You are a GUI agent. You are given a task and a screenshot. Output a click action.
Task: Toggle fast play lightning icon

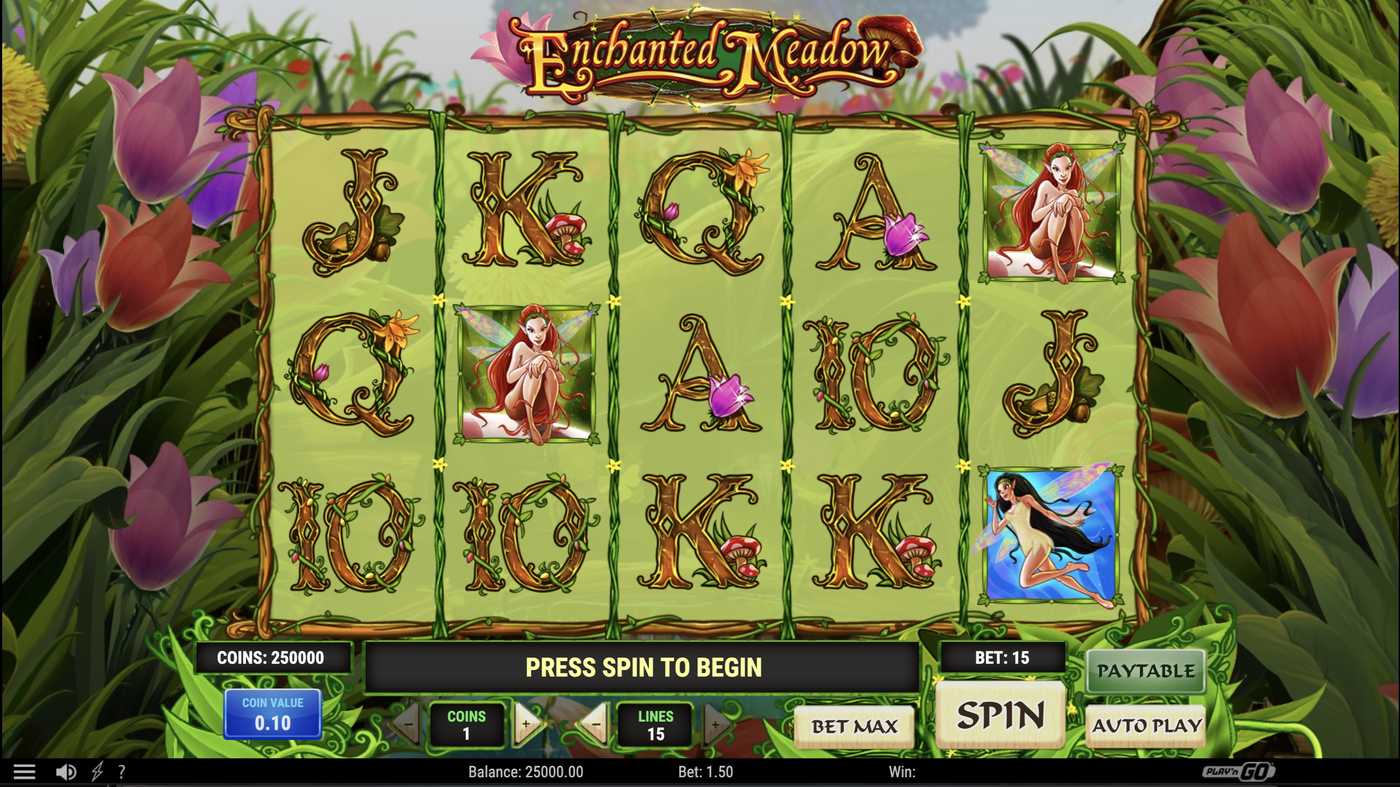coord(96,770)
